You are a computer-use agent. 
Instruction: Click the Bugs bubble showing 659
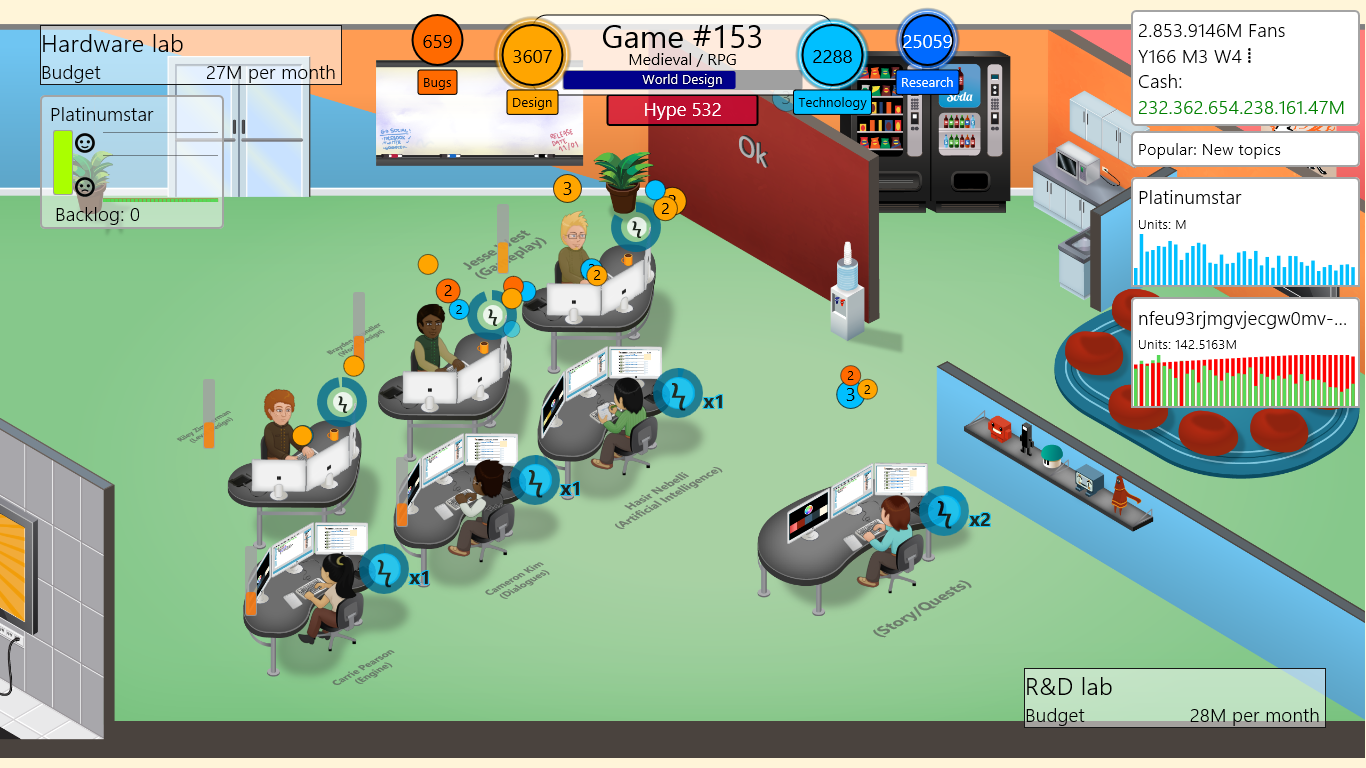(x=436, y=42)
